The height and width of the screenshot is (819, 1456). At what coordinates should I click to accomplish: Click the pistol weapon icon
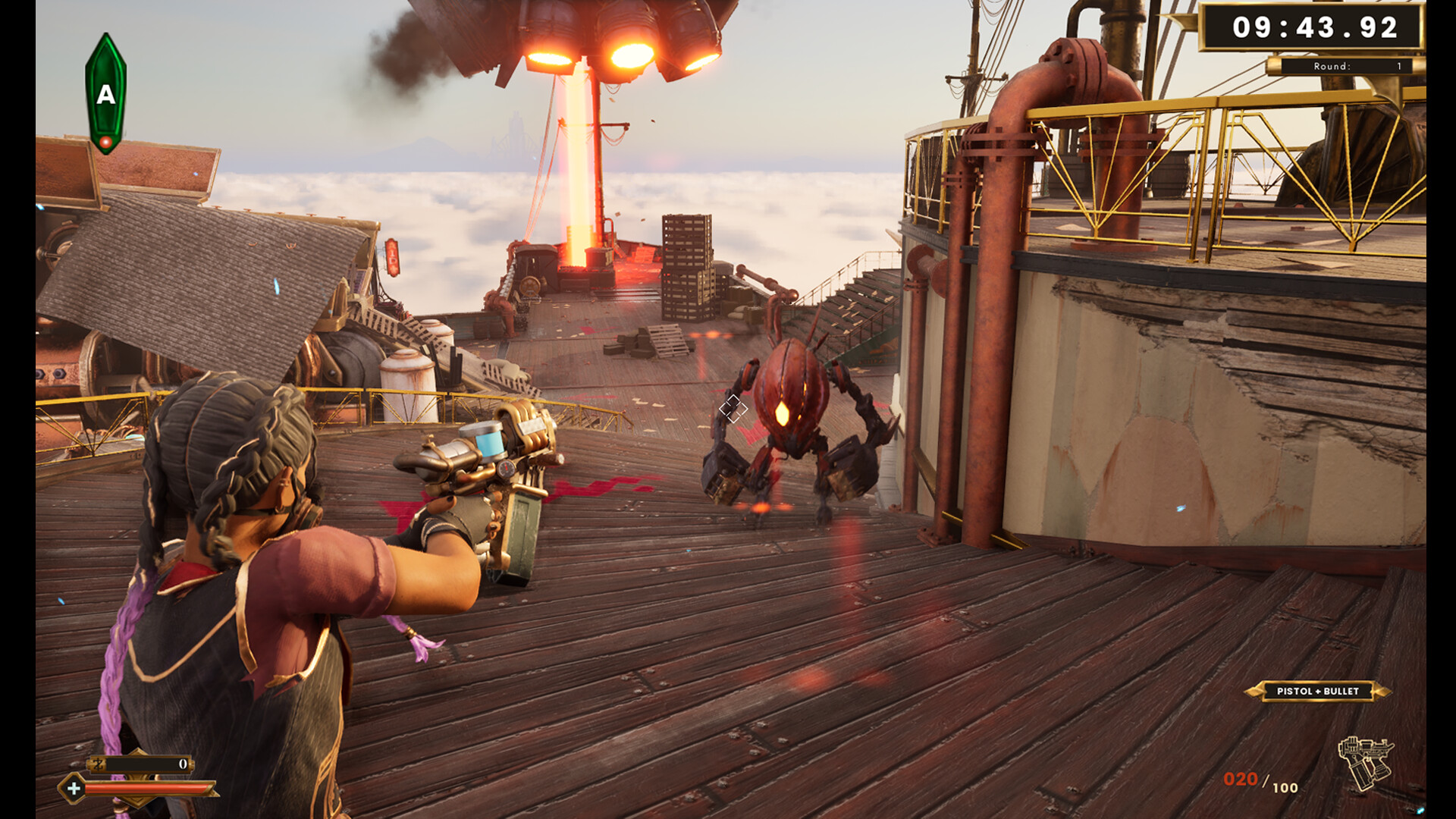[x=1365, y=763]
